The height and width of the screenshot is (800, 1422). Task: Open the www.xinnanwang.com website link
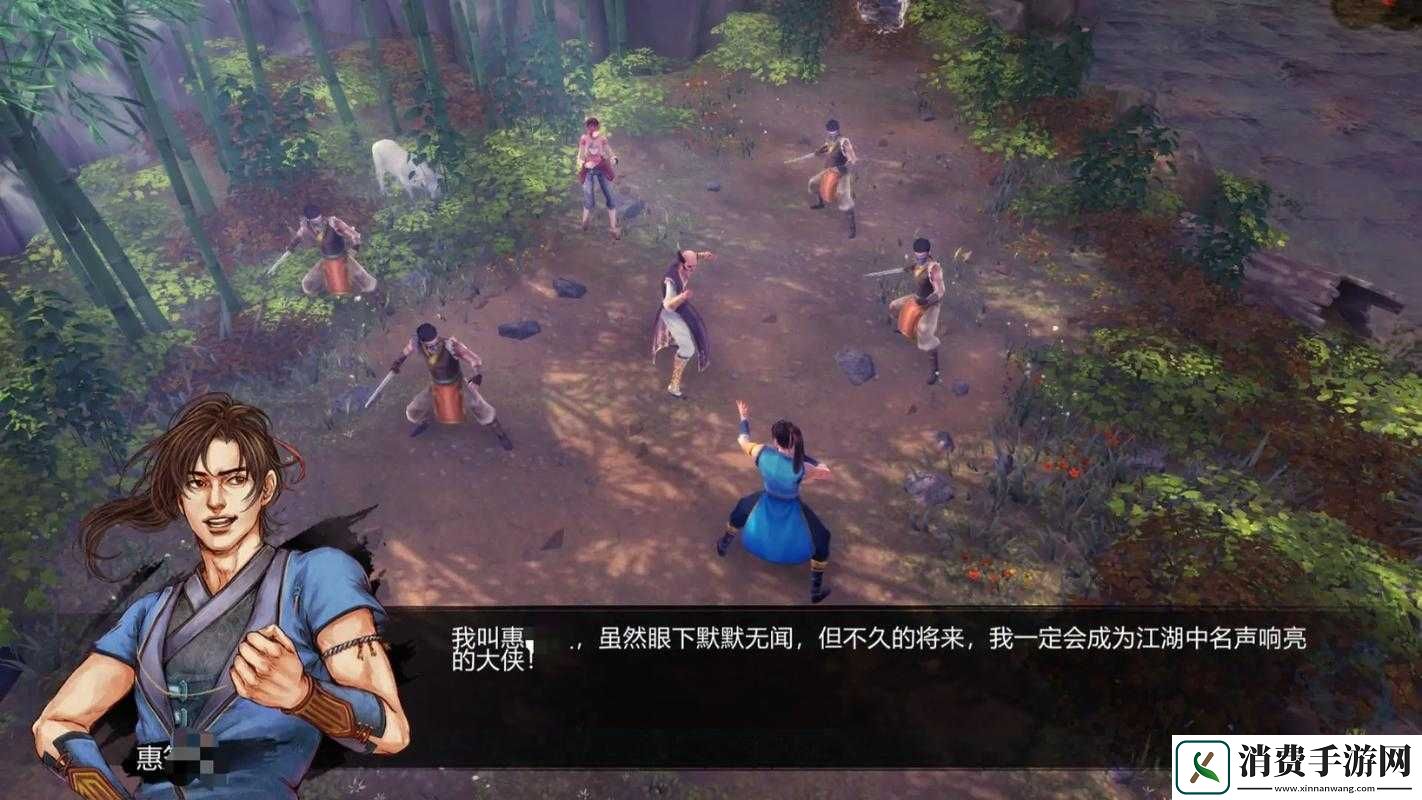click(x=1326, y=789)
